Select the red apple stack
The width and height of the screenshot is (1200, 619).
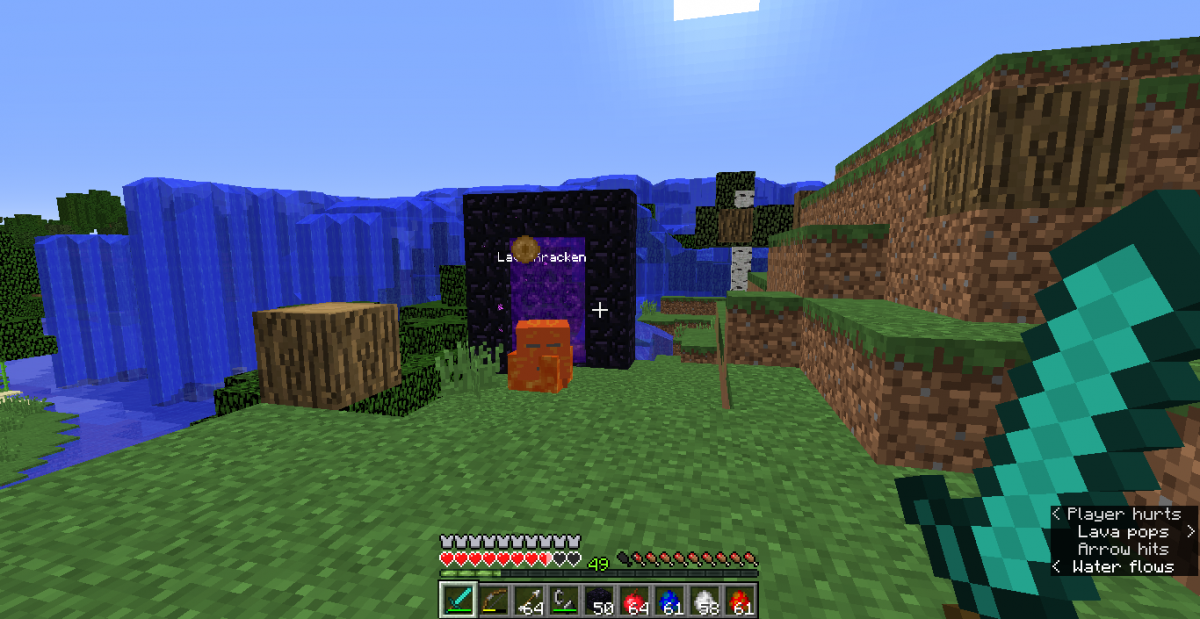634,599
